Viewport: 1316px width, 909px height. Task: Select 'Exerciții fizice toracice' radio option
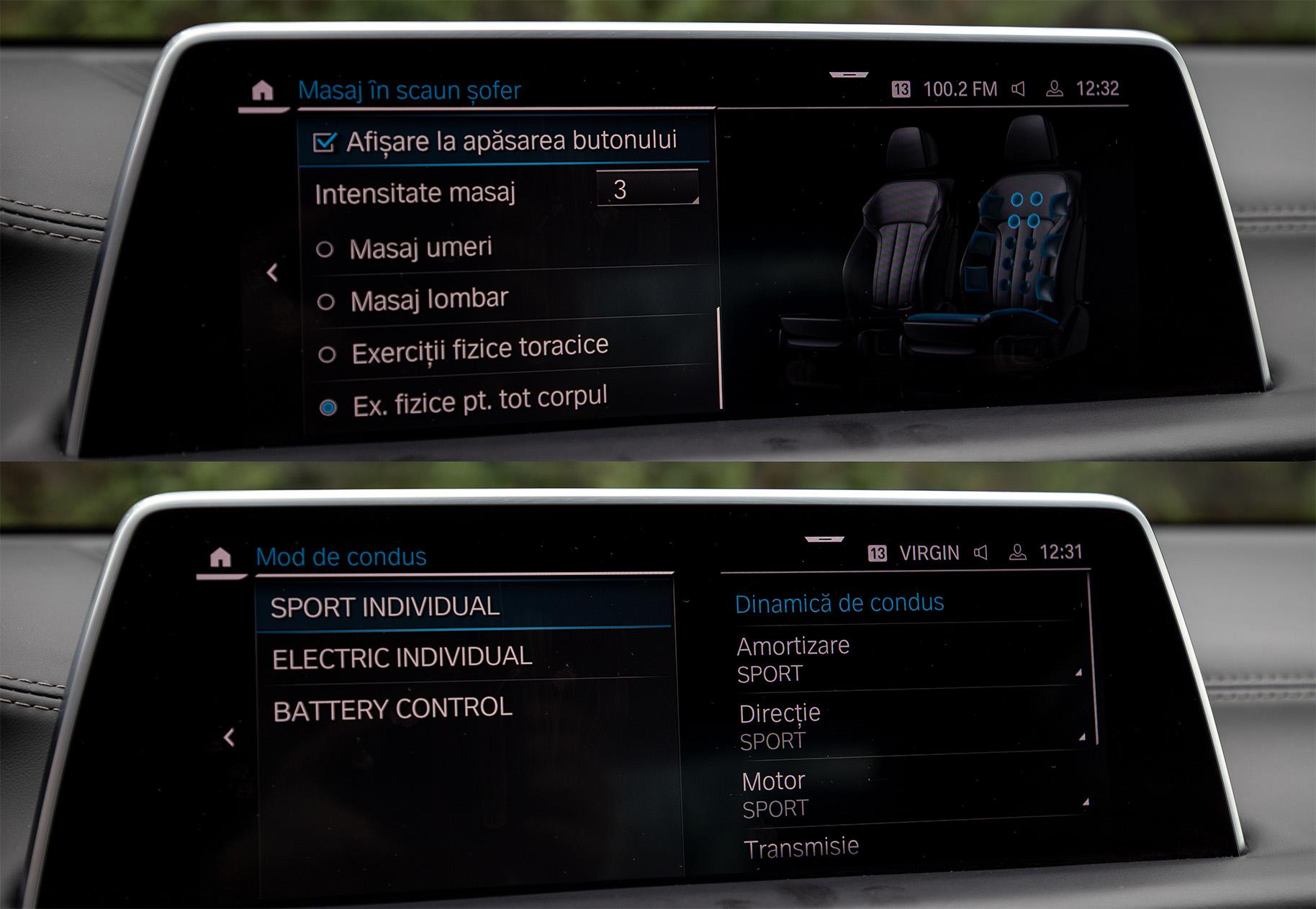tap(328, 354)
